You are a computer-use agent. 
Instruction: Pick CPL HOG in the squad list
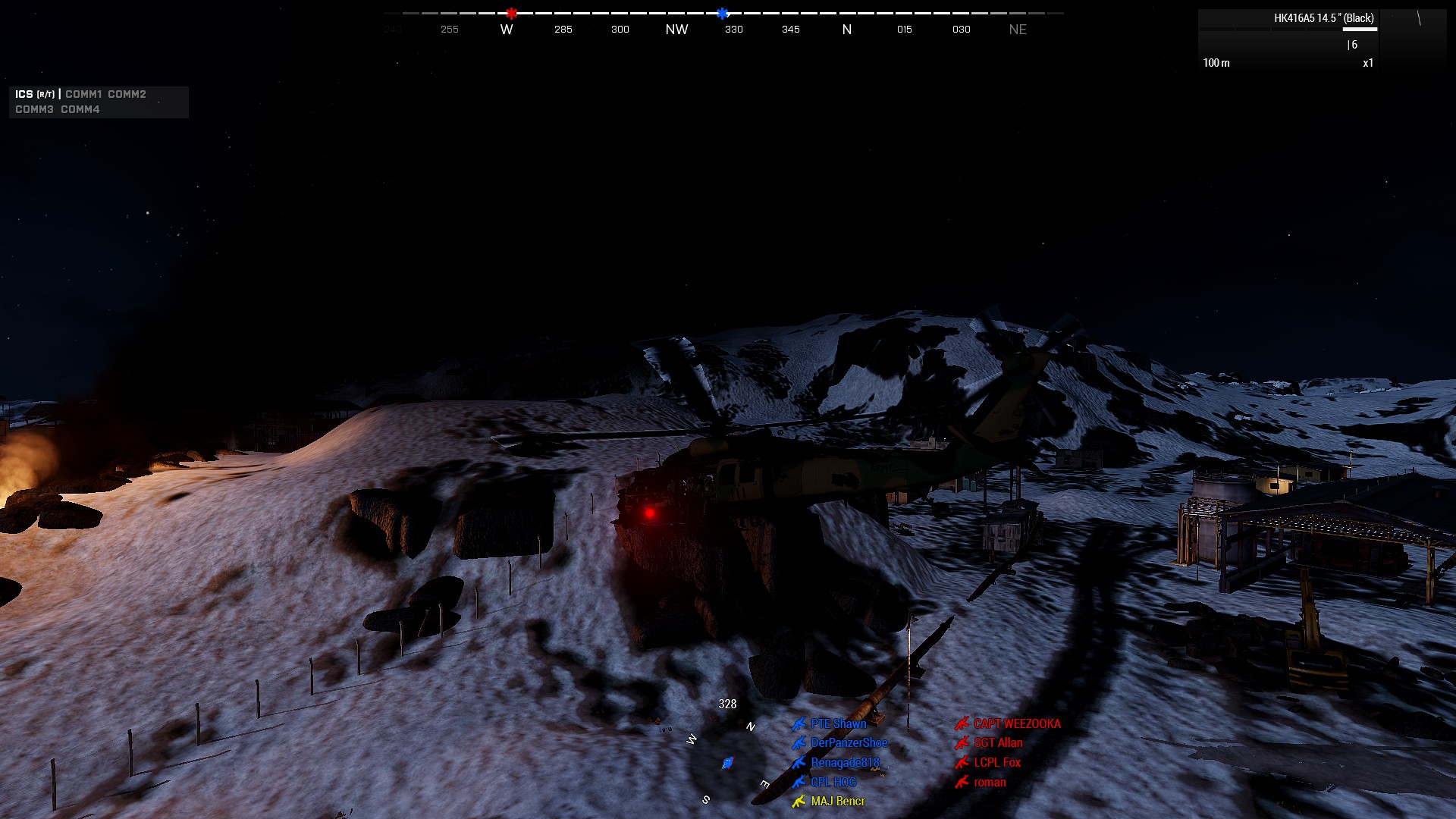coord(833,782)
